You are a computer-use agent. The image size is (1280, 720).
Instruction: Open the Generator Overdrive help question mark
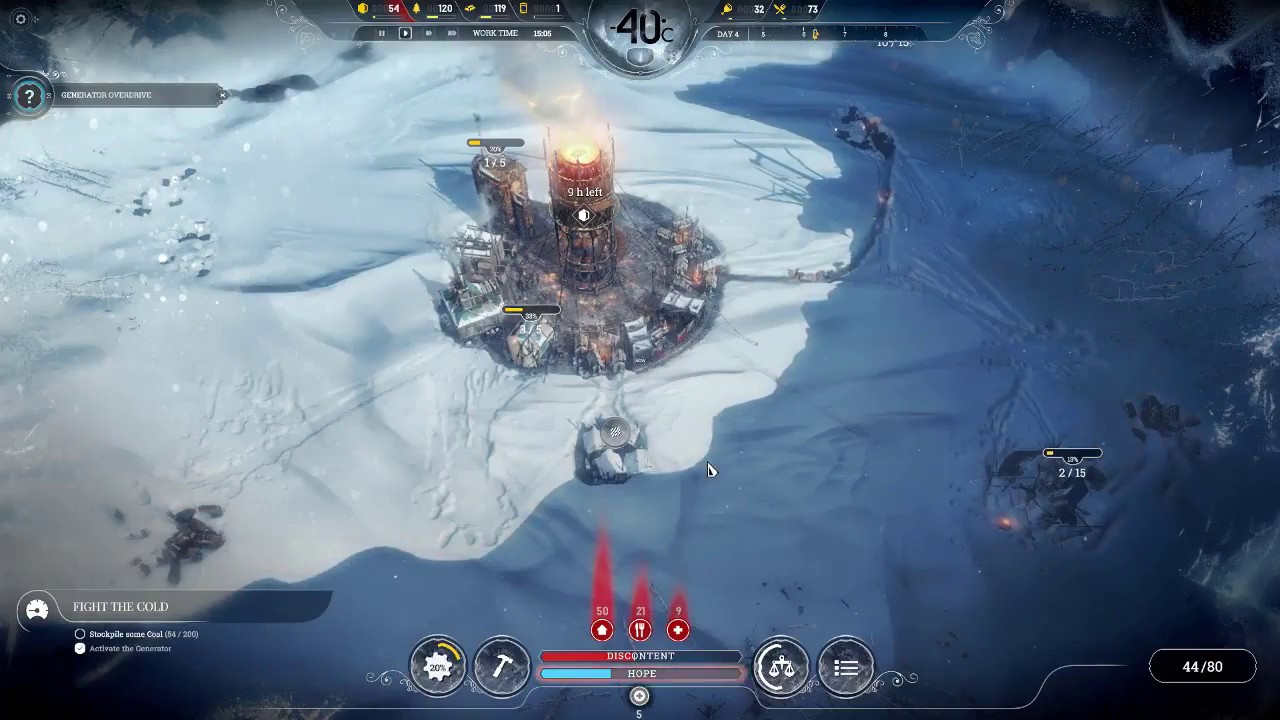click(x=29, y=95)
